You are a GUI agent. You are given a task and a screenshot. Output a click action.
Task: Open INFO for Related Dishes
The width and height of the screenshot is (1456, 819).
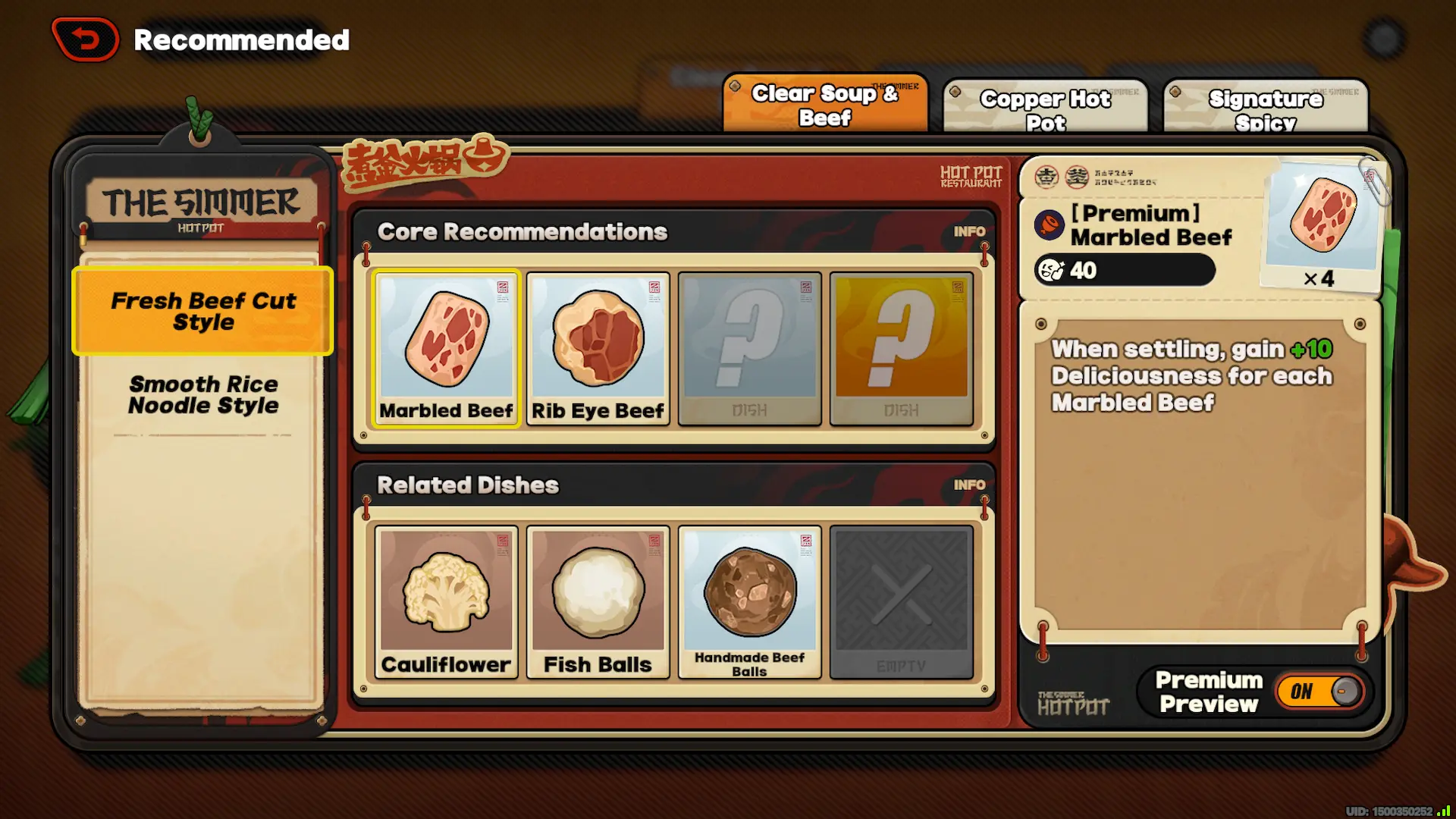(x=970, y=485)
